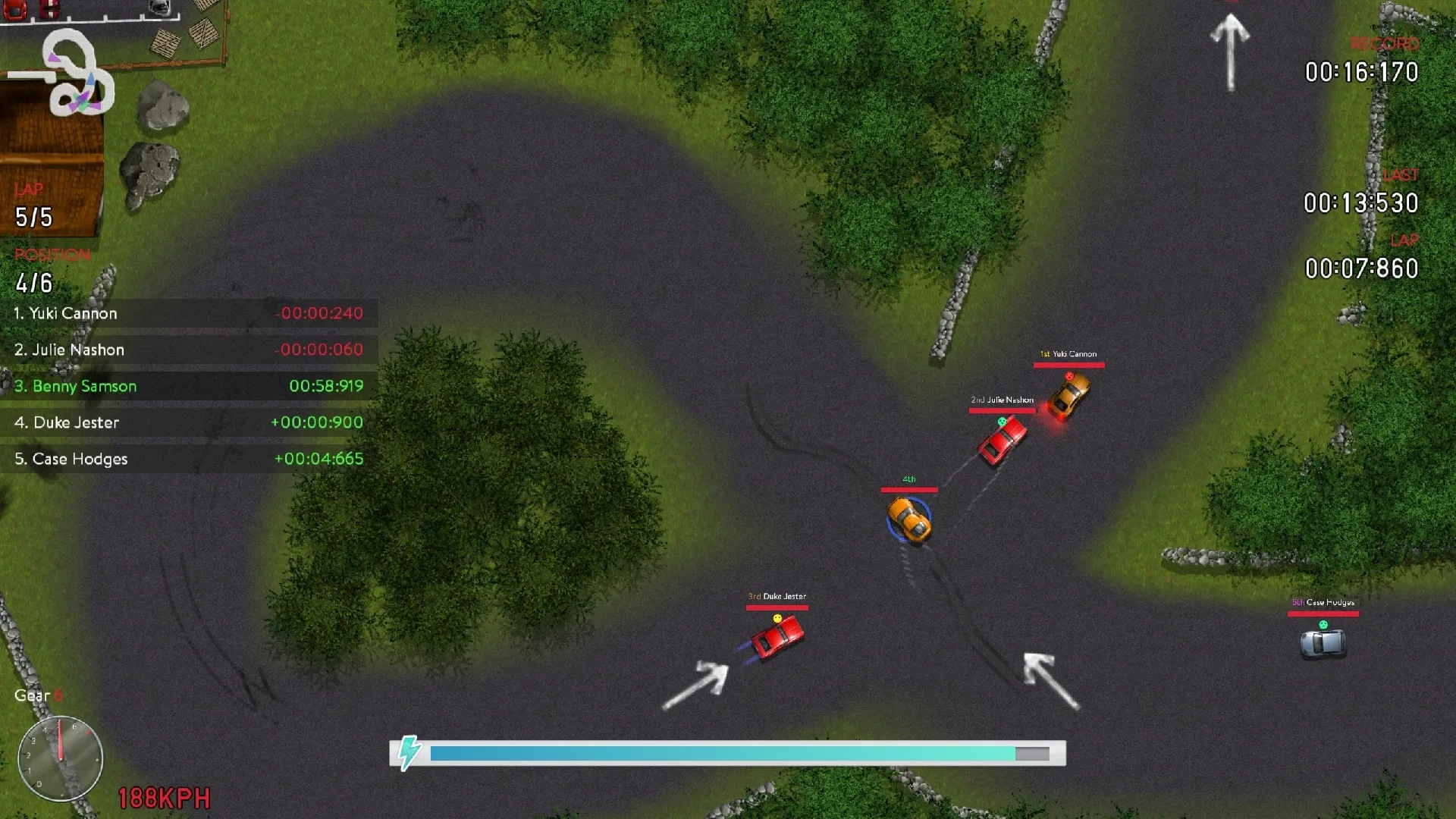Click the 188KPH speed readout
The height and width of the screenshot is (819, 1456).
[163, 798]
